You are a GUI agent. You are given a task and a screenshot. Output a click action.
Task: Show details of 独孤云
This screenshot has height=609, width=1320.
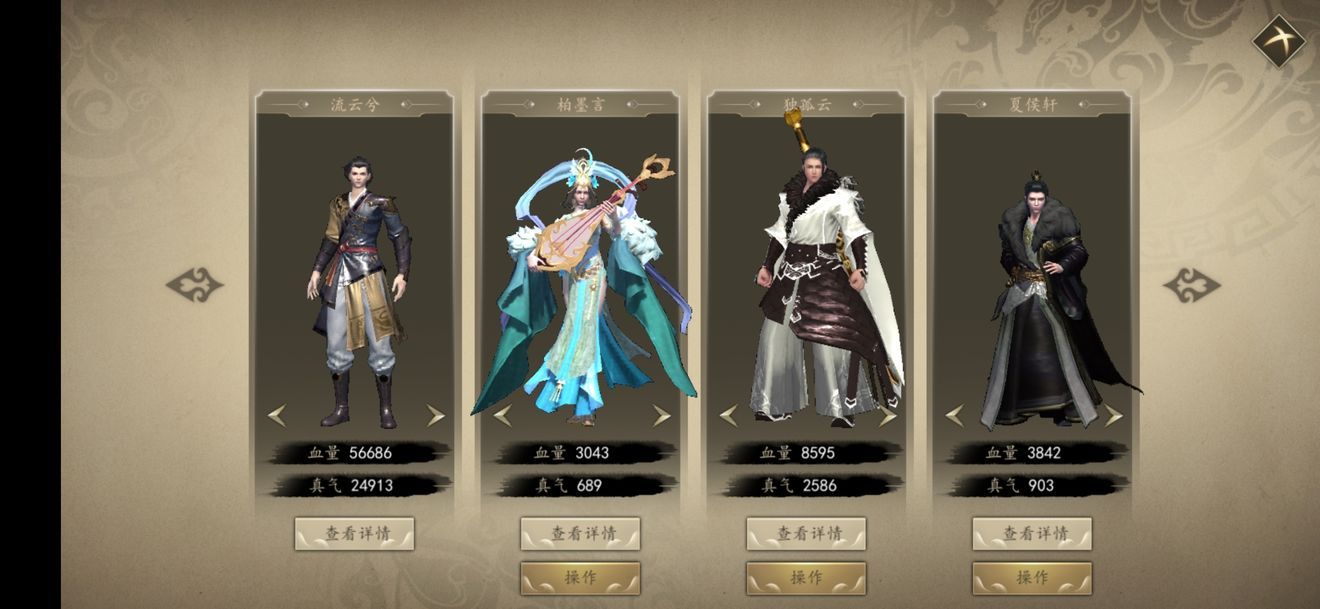[806, 534]
